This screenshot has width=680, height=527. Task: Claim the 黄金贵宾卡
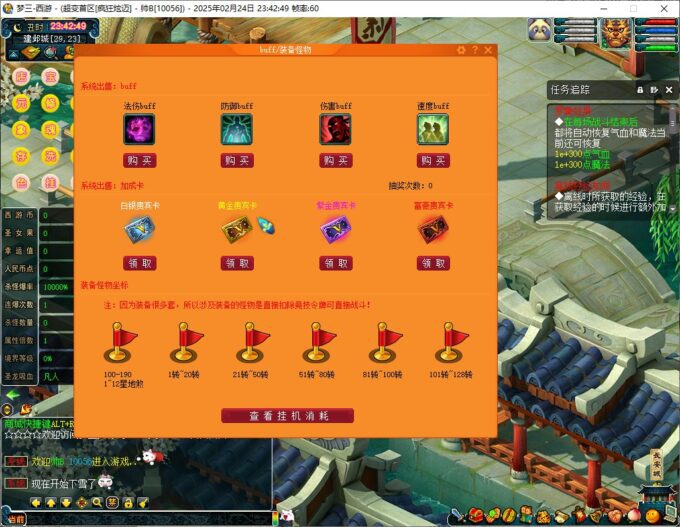point(237,263)
